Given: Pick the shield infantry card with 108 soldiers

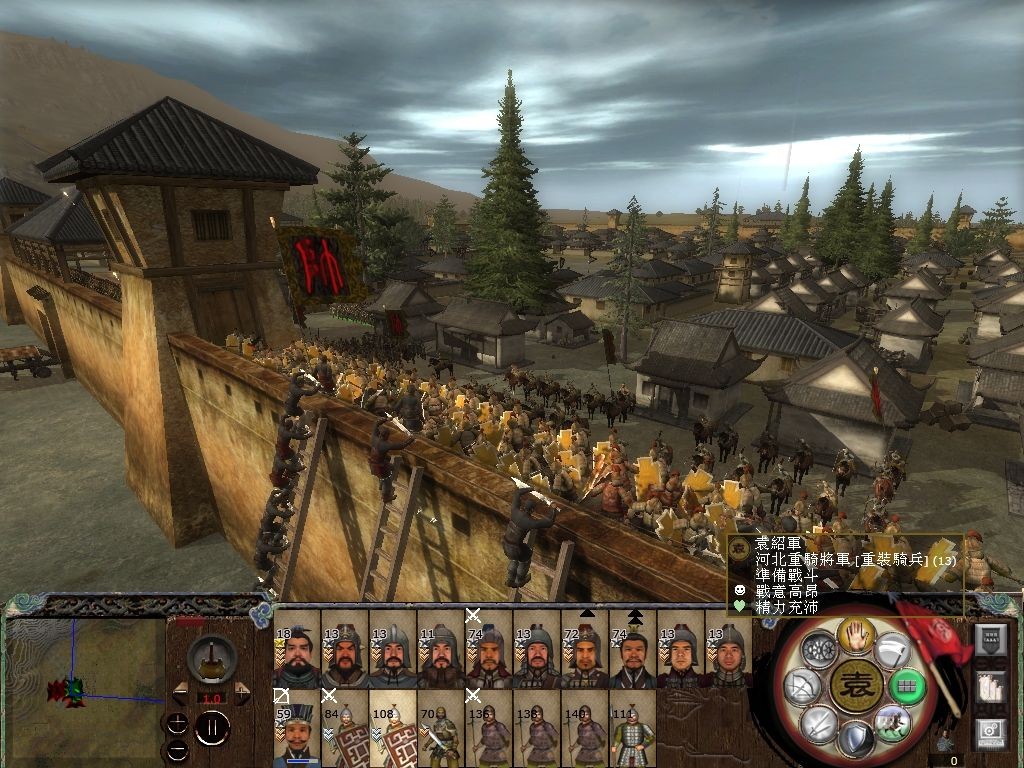Looking at the screenshot, I should tap(392, 729).
